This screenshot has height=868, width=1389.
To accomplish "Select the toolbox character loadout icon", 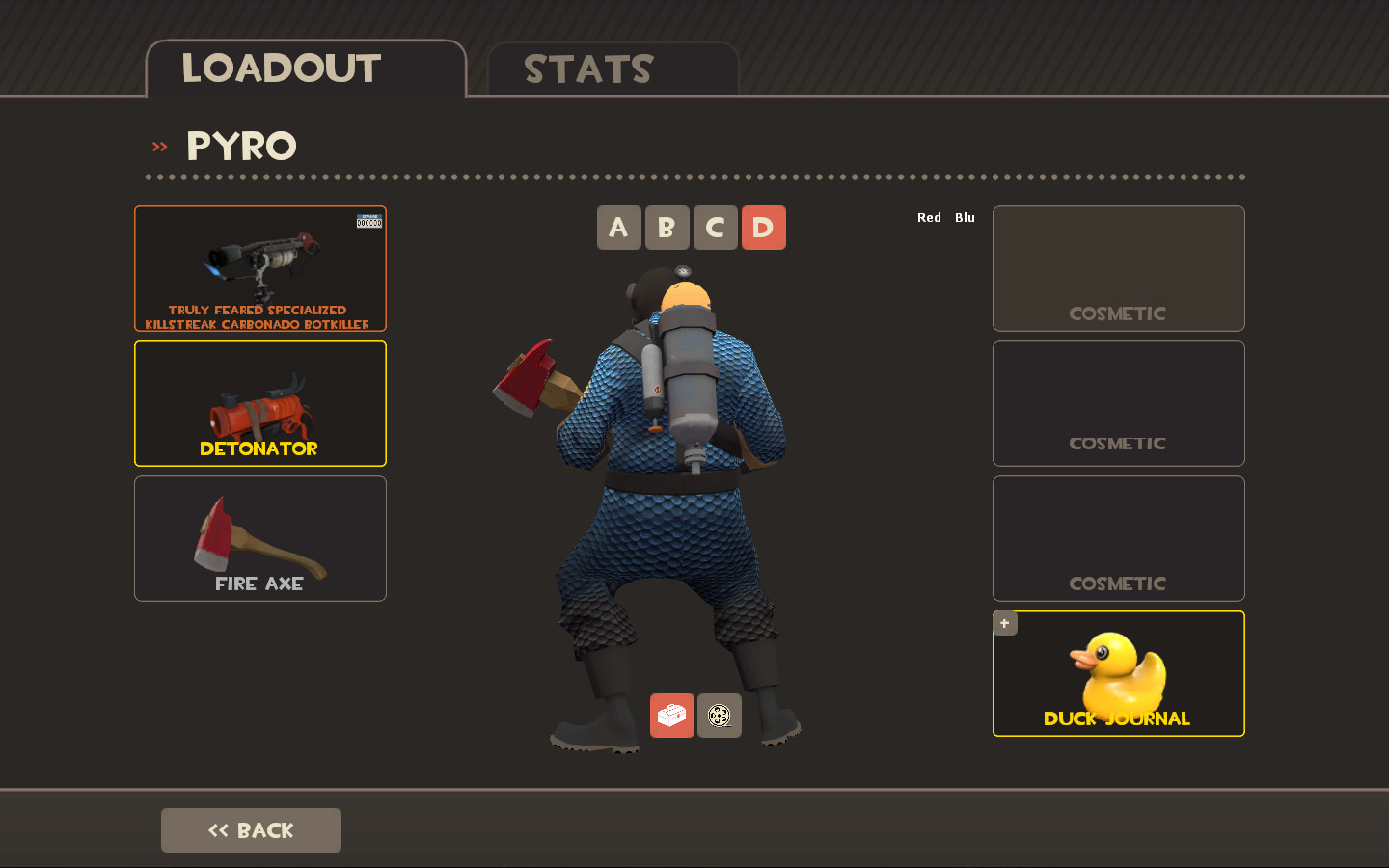I will click(x=671, y=716).
